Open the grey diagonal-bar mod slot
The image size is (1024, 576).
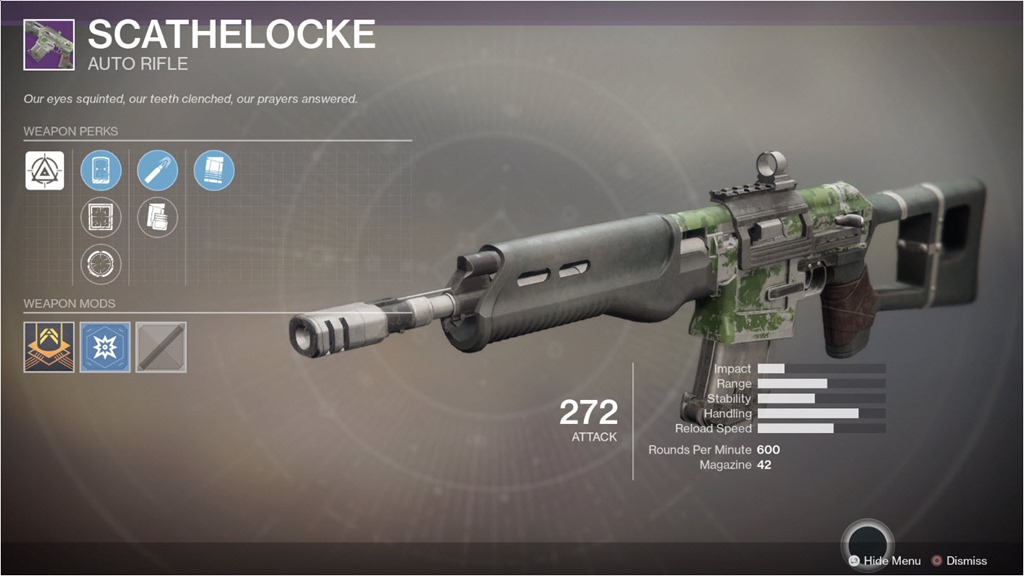tap(160, 346)
